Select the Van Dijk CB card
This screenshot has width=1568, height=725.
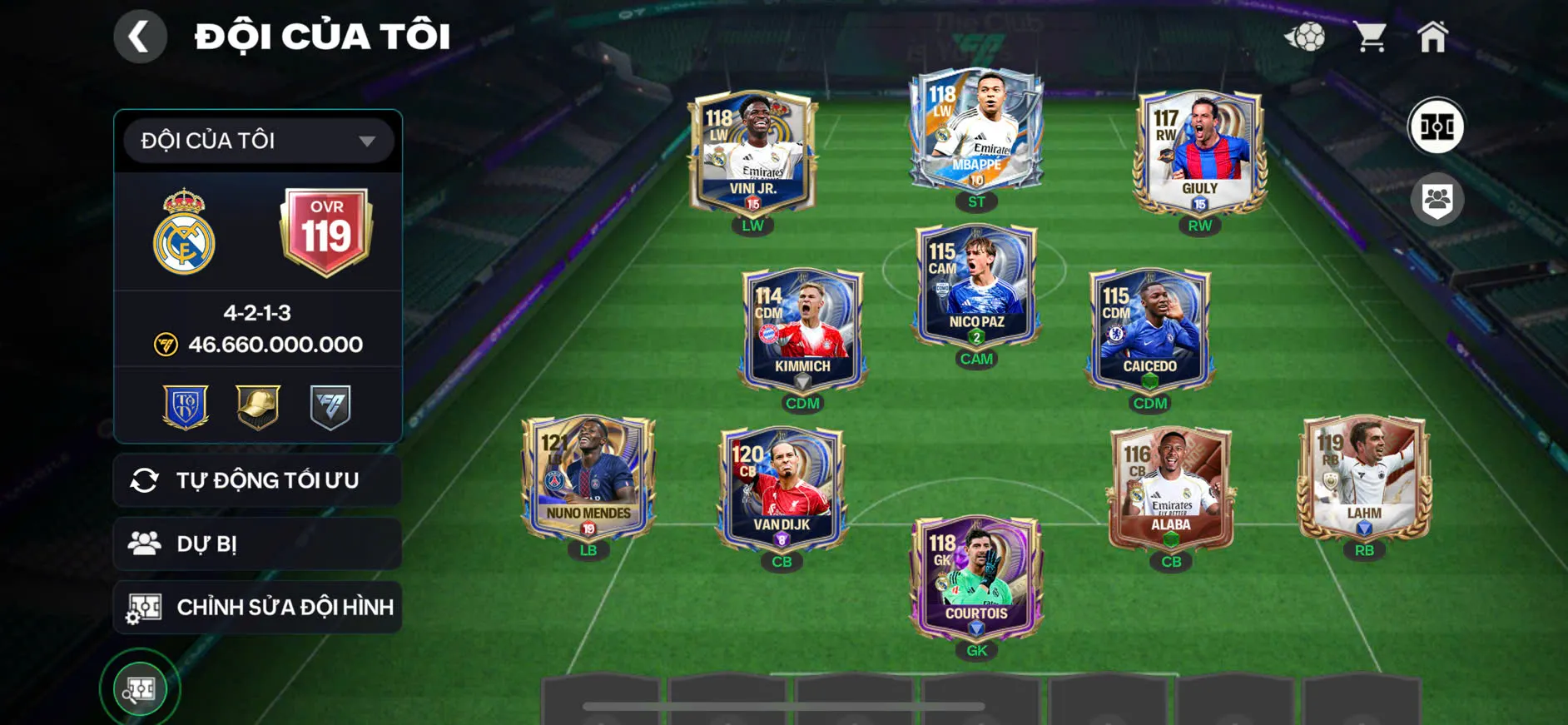(x=782, y=489)
